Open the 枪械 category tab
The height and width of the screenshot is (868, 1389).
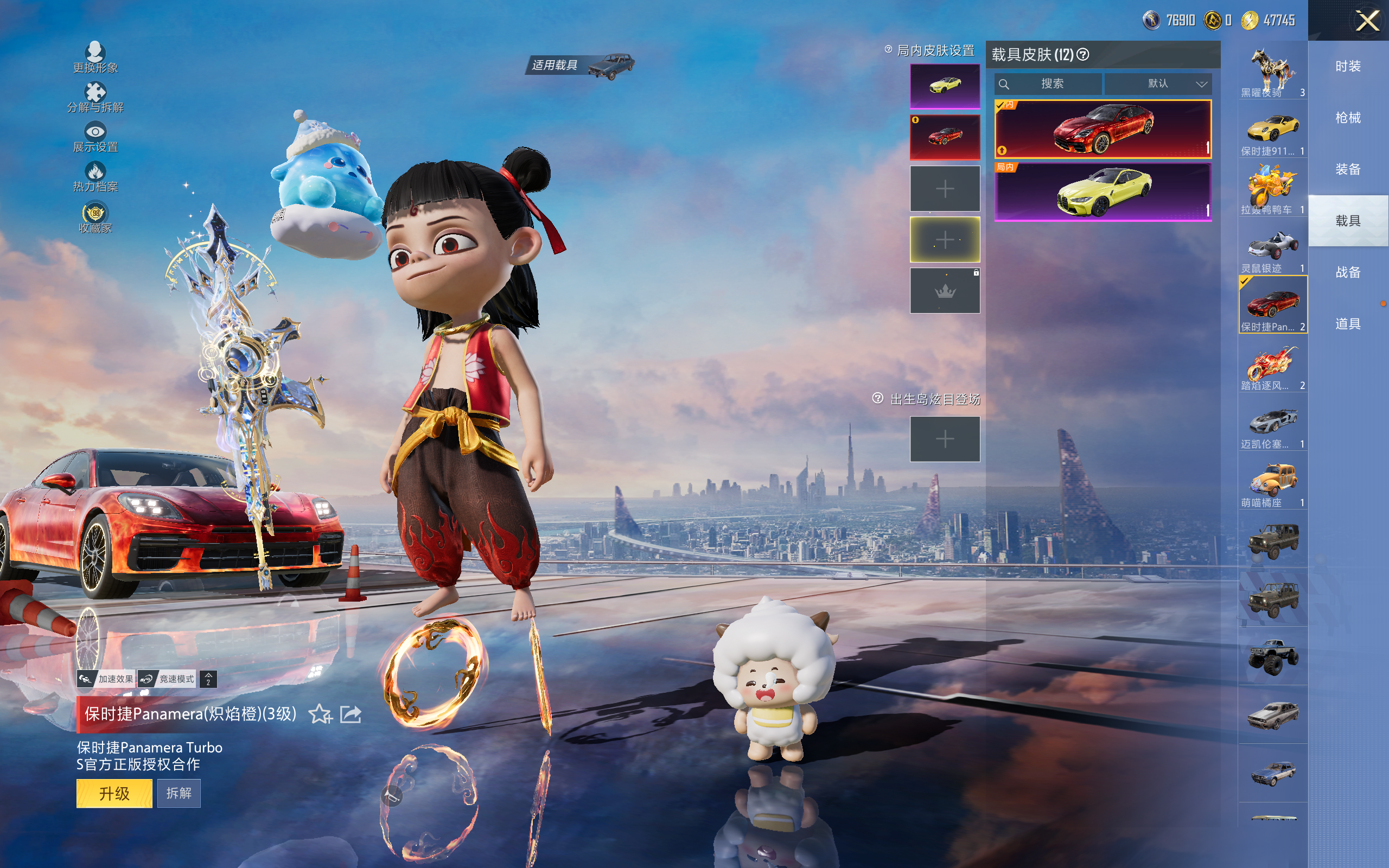click(x=1348, y=118)
